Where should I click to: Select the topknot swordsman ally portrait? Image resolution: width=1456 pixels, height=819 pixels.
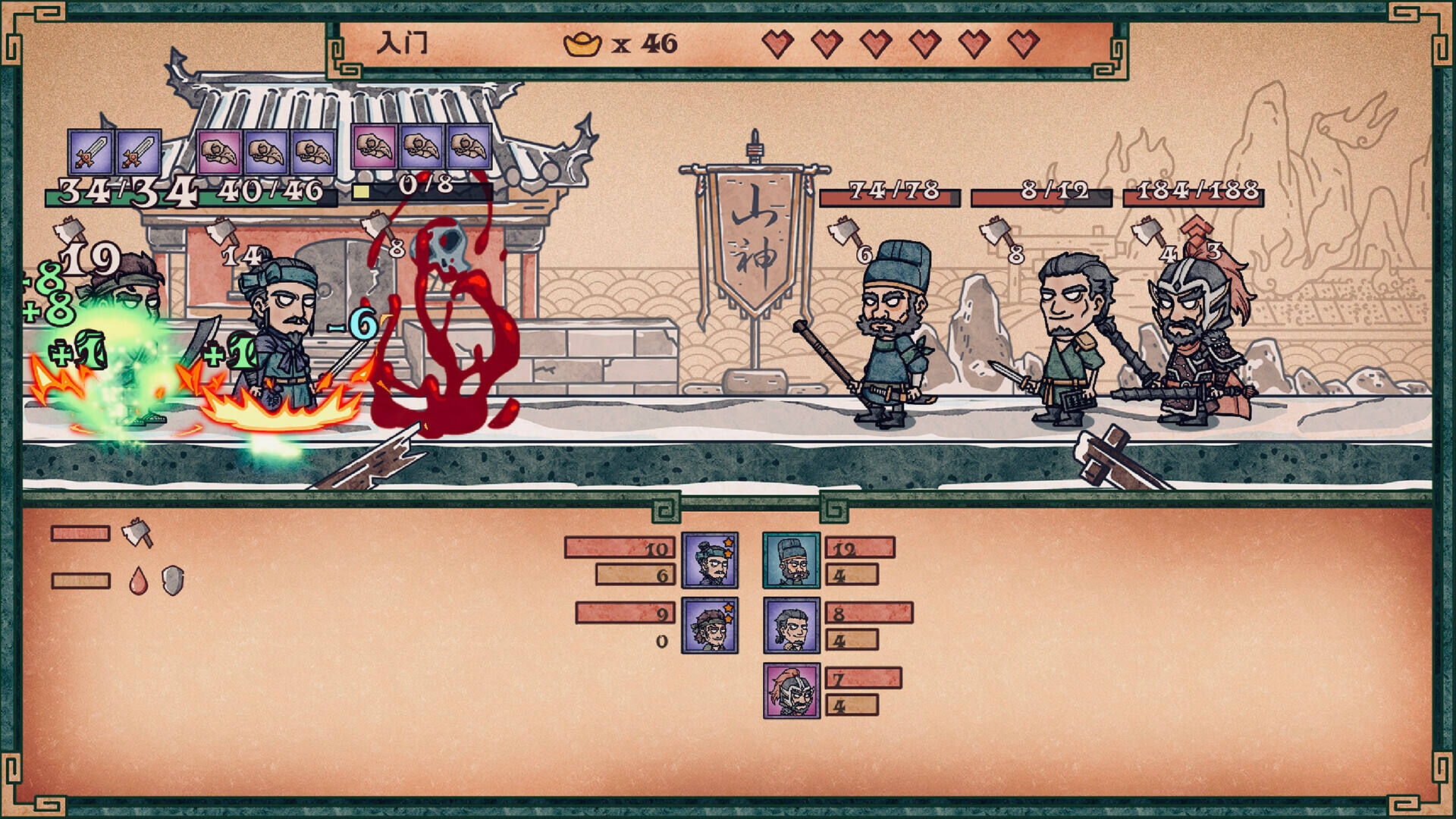(710, 560)
